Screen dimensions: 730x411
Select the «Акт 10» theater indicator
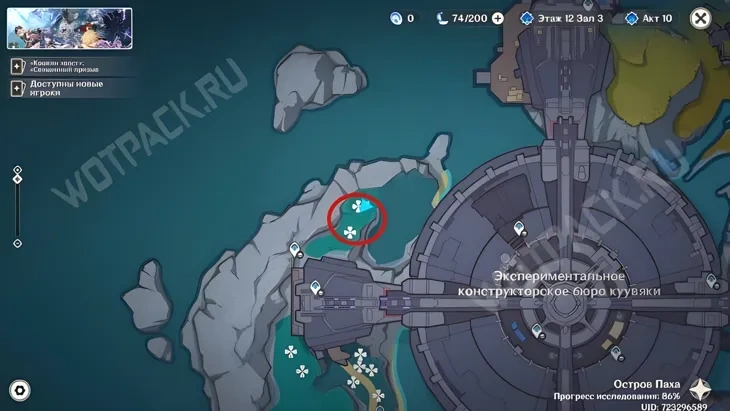pos(649,18)
